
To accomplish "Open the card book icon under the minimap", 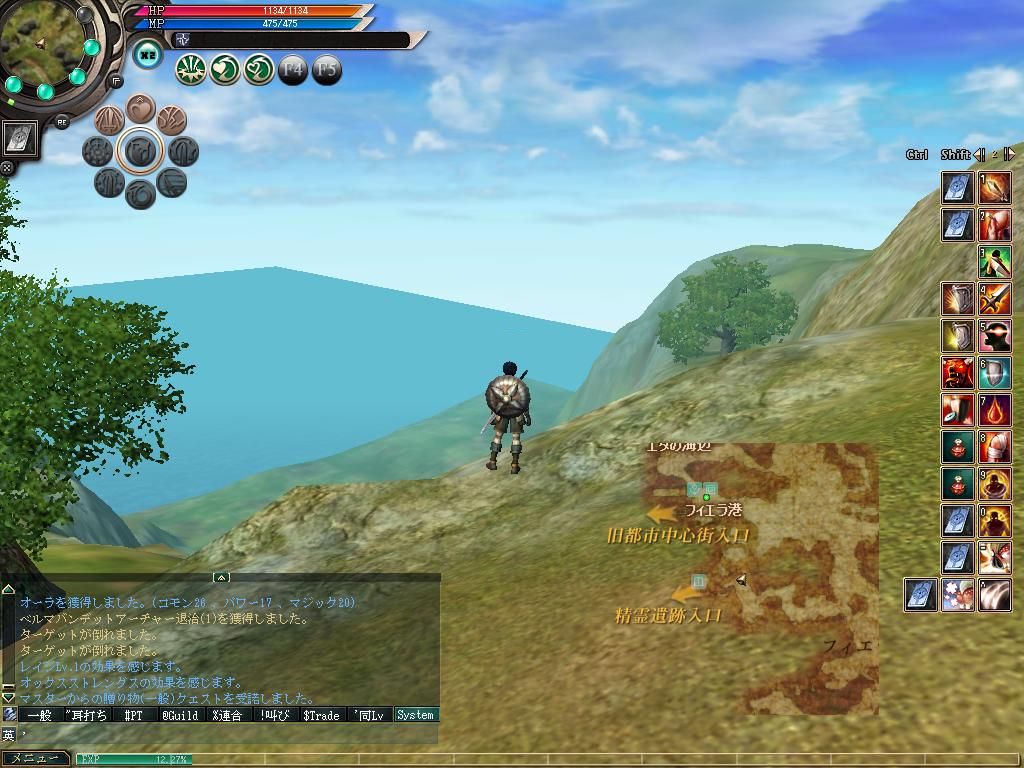I will click(21, 139).
